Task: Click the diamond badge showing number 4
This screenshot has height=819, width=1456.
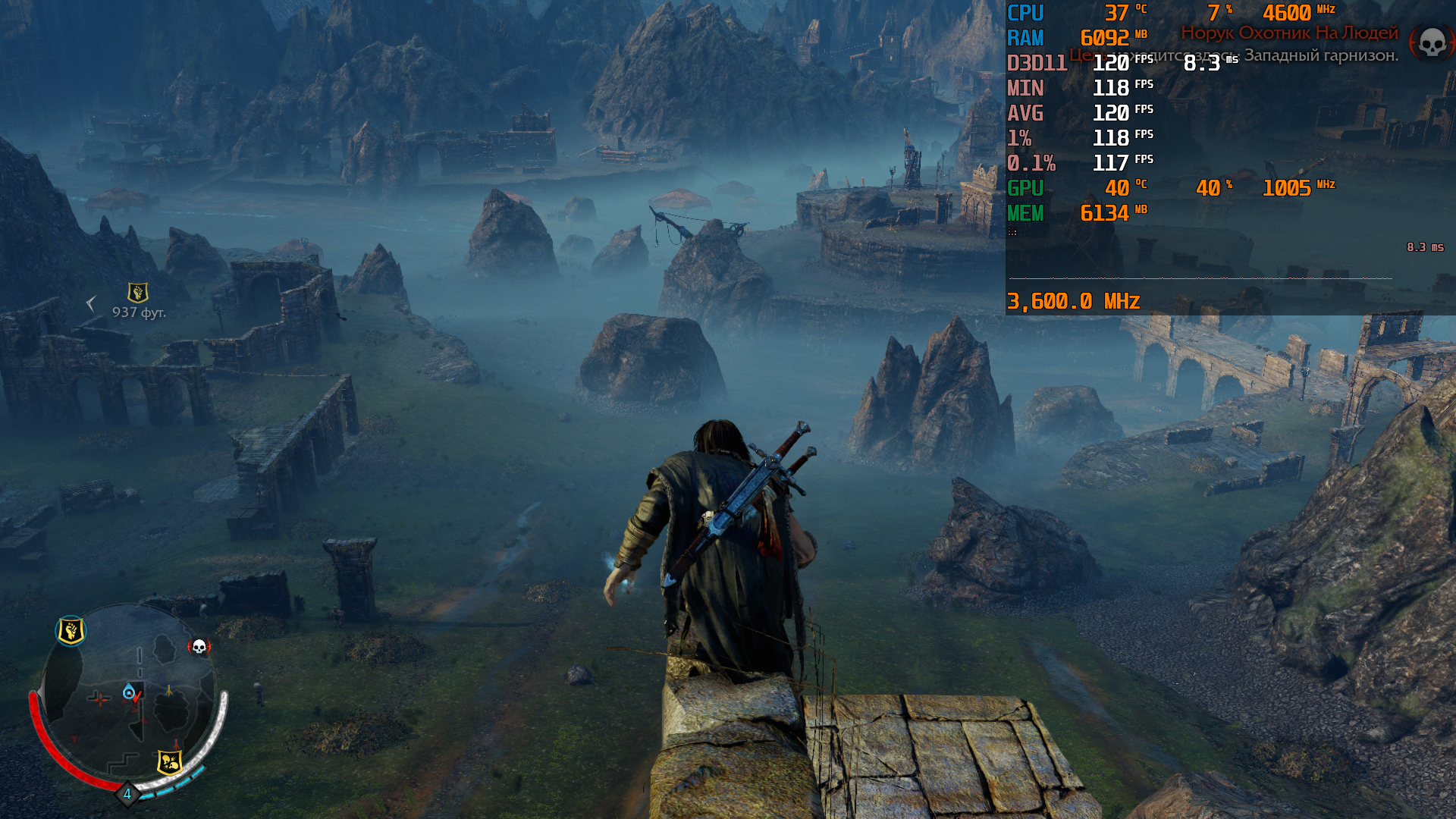Action: coord(127,794)
